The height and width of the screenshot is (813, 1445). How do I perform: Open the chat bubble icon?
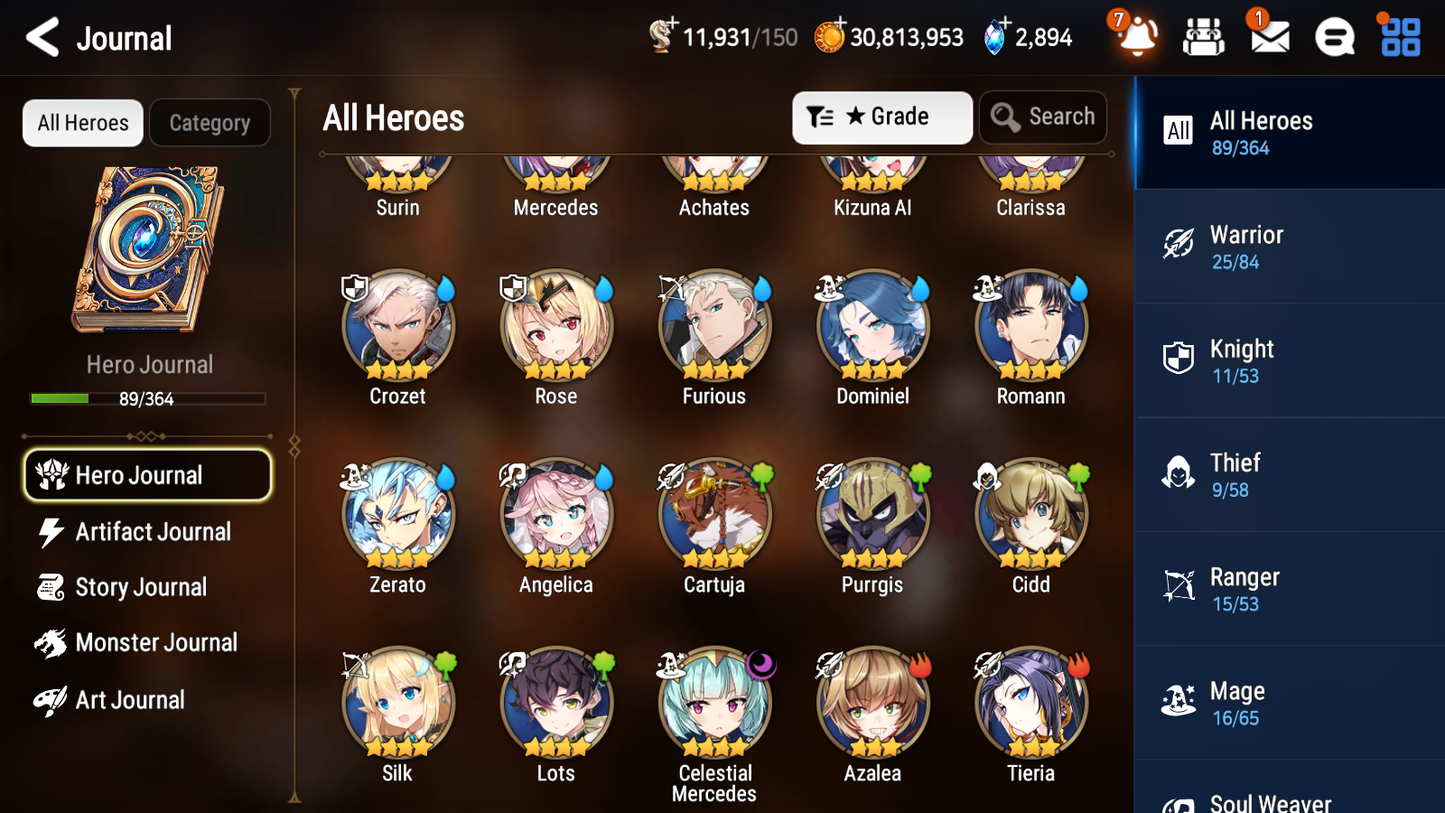coord(1335,36)
